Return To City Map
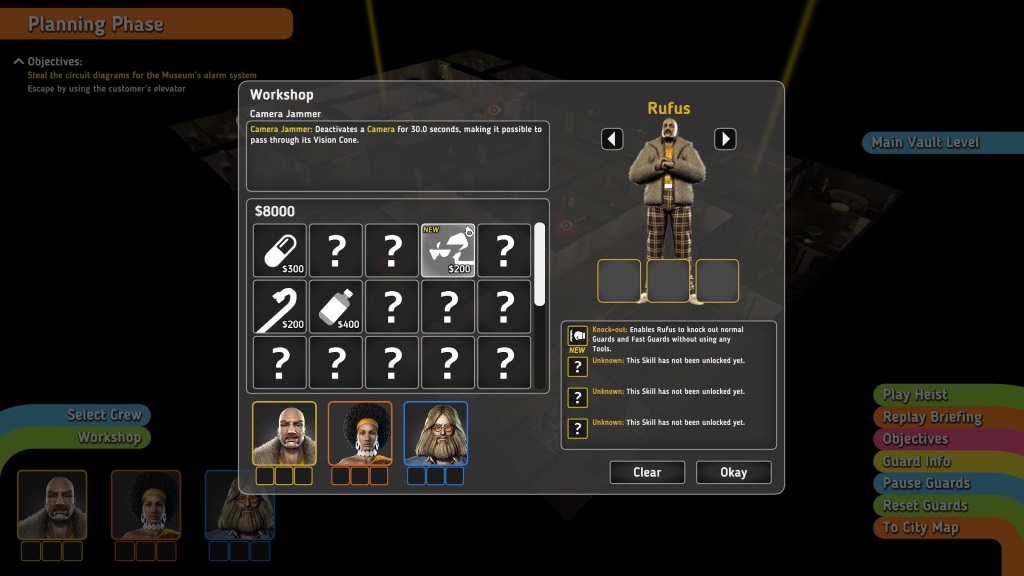 920,527
